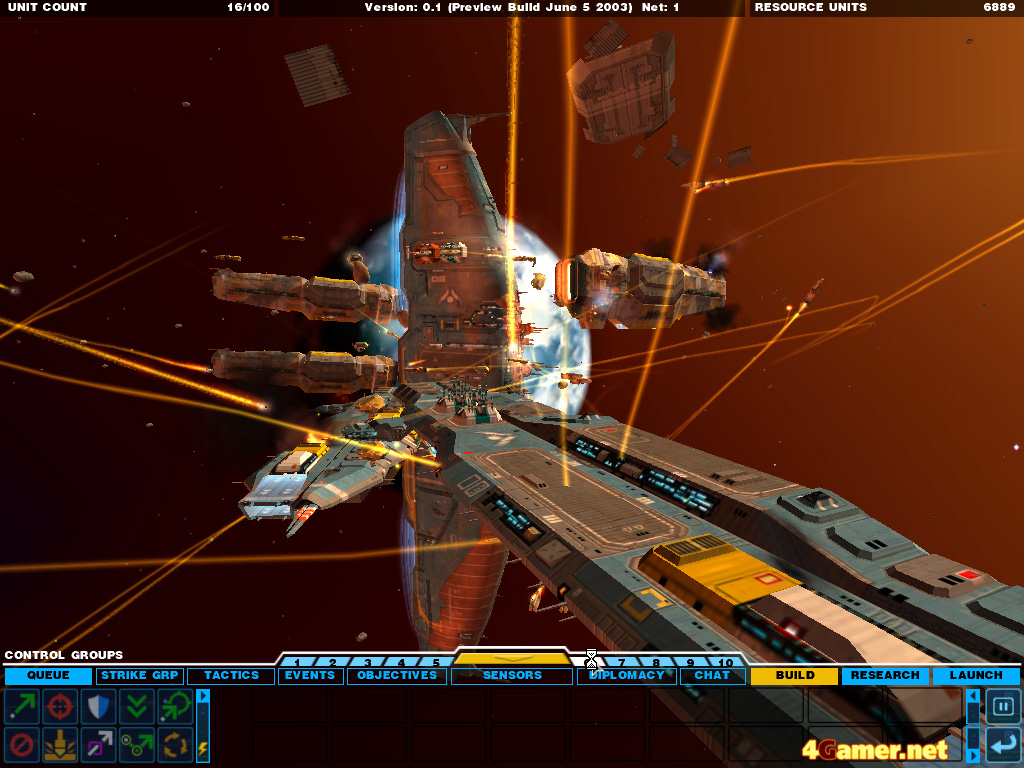Open the Chat window
This screenshot has height=768, width=1024.
[x=712, y=676]
